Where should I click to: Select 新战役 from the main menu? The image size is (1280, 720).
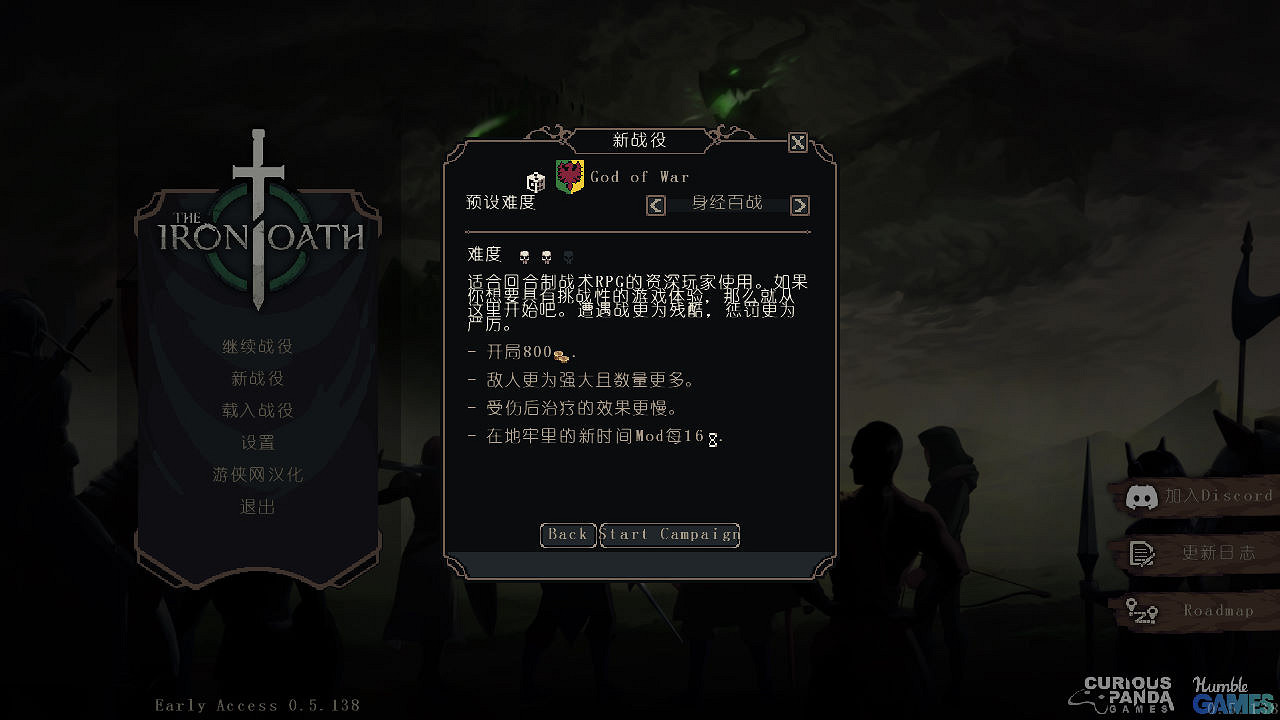pos(257,378)
